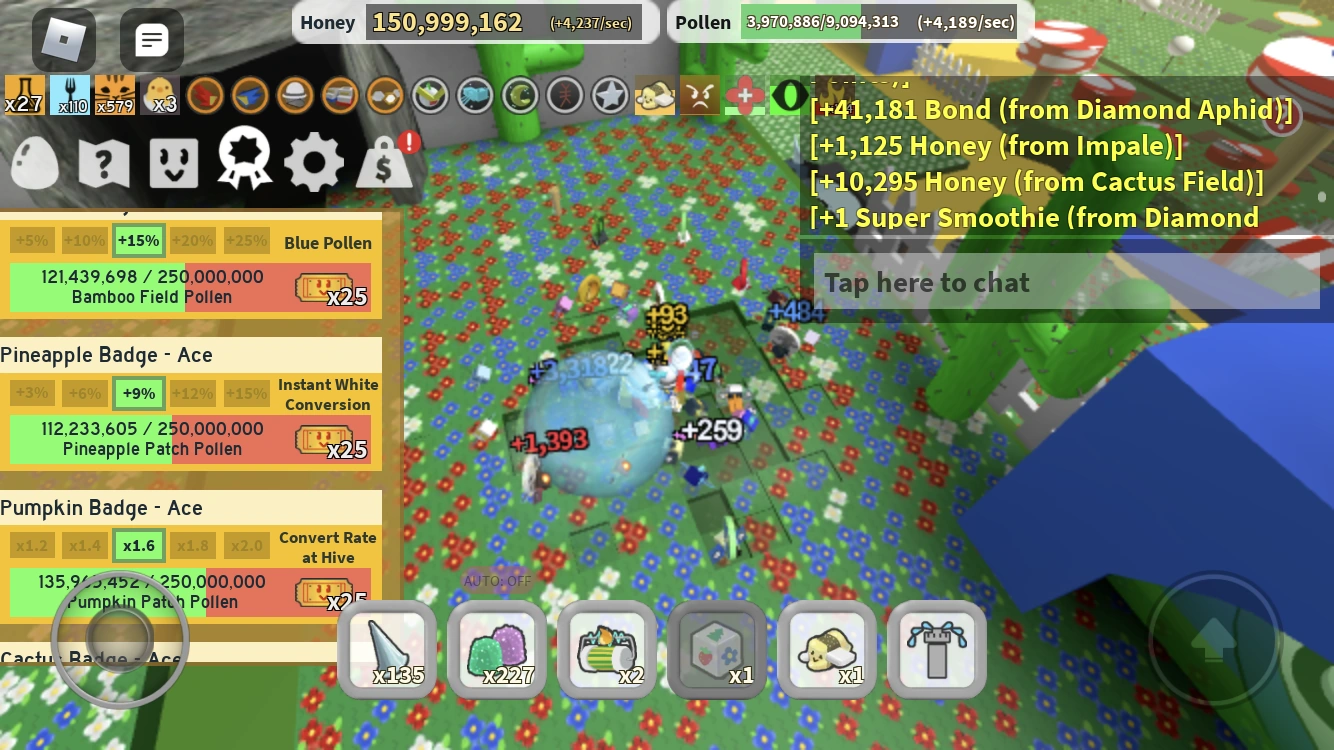Open the quest map icon
This screenshot has width=1334, height=750.
coord(103,162)
